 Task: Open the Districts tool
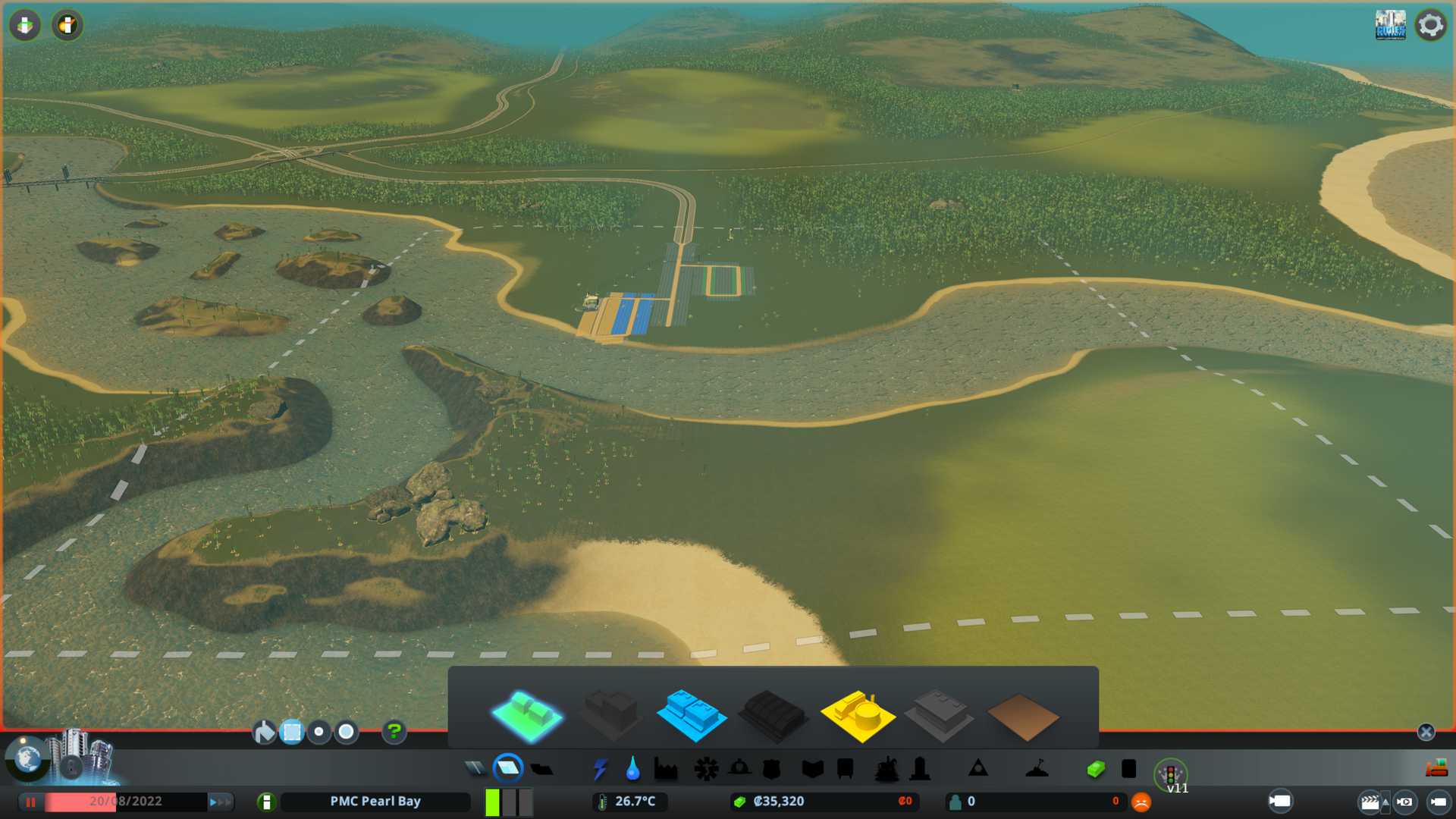point(541,769)
